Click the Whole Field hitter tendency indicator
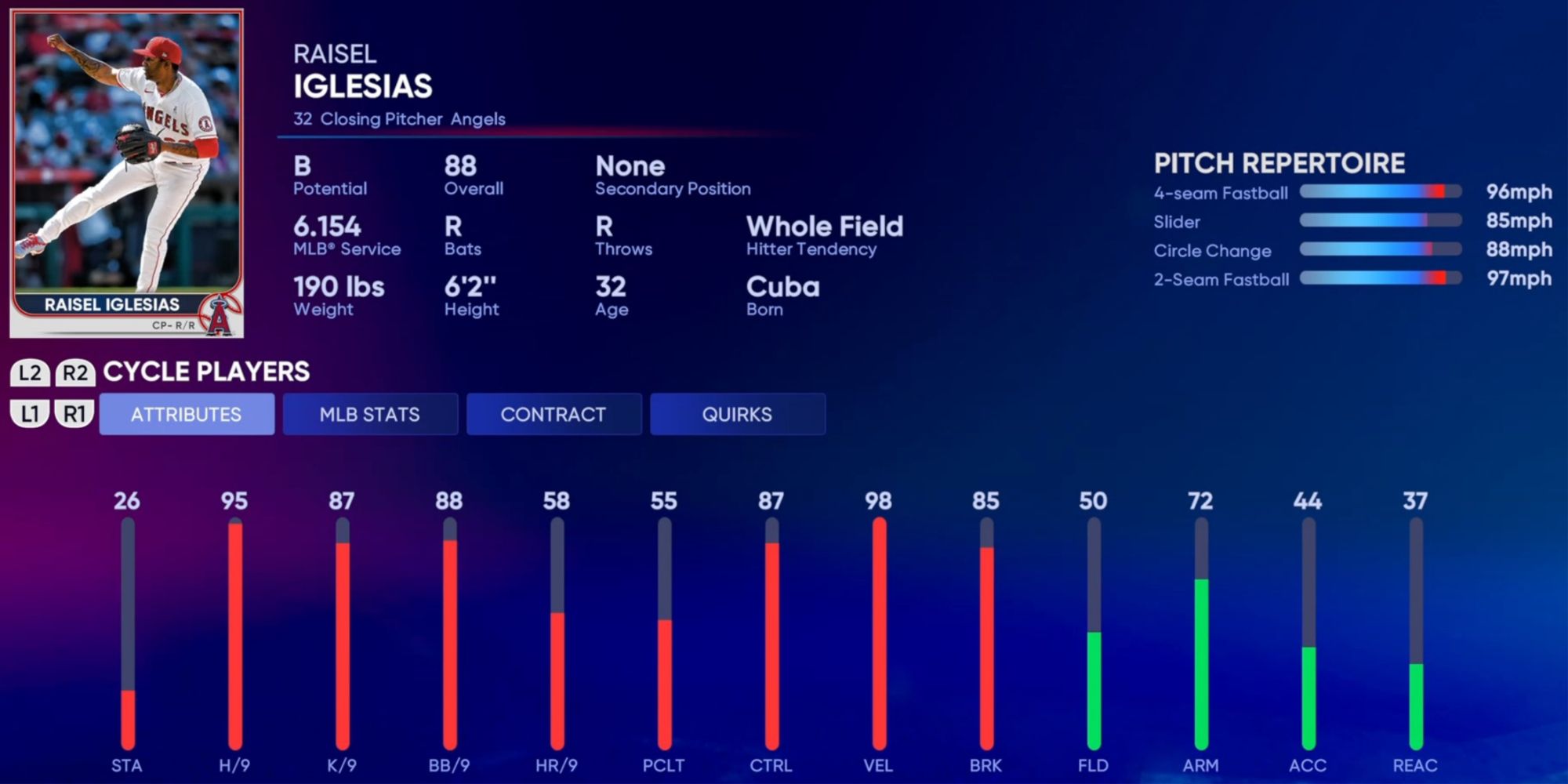 [824, 234]
